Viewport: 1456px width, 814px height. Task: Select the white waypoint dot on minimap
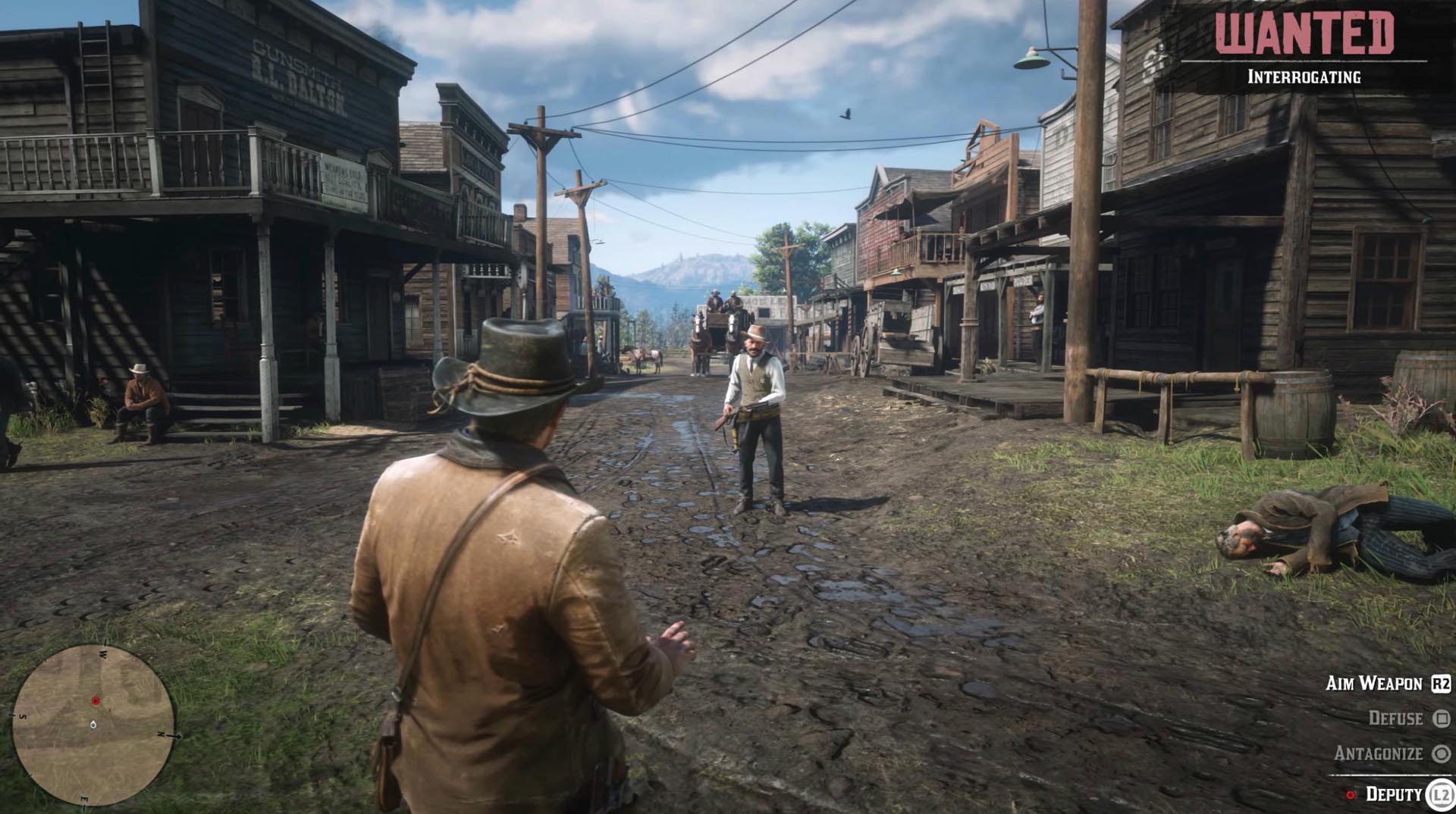(93, 725)
